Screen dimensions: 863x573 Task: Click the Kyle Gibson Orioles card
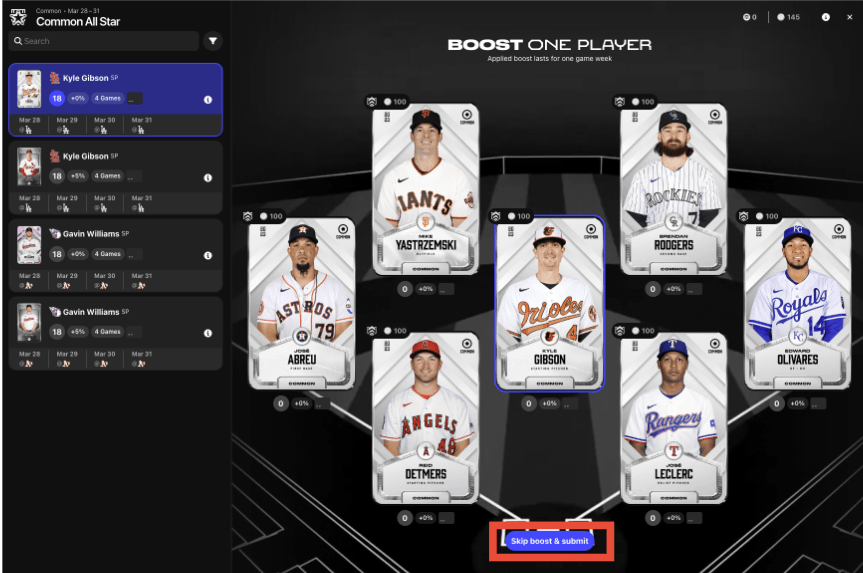(x=549, y=304)
